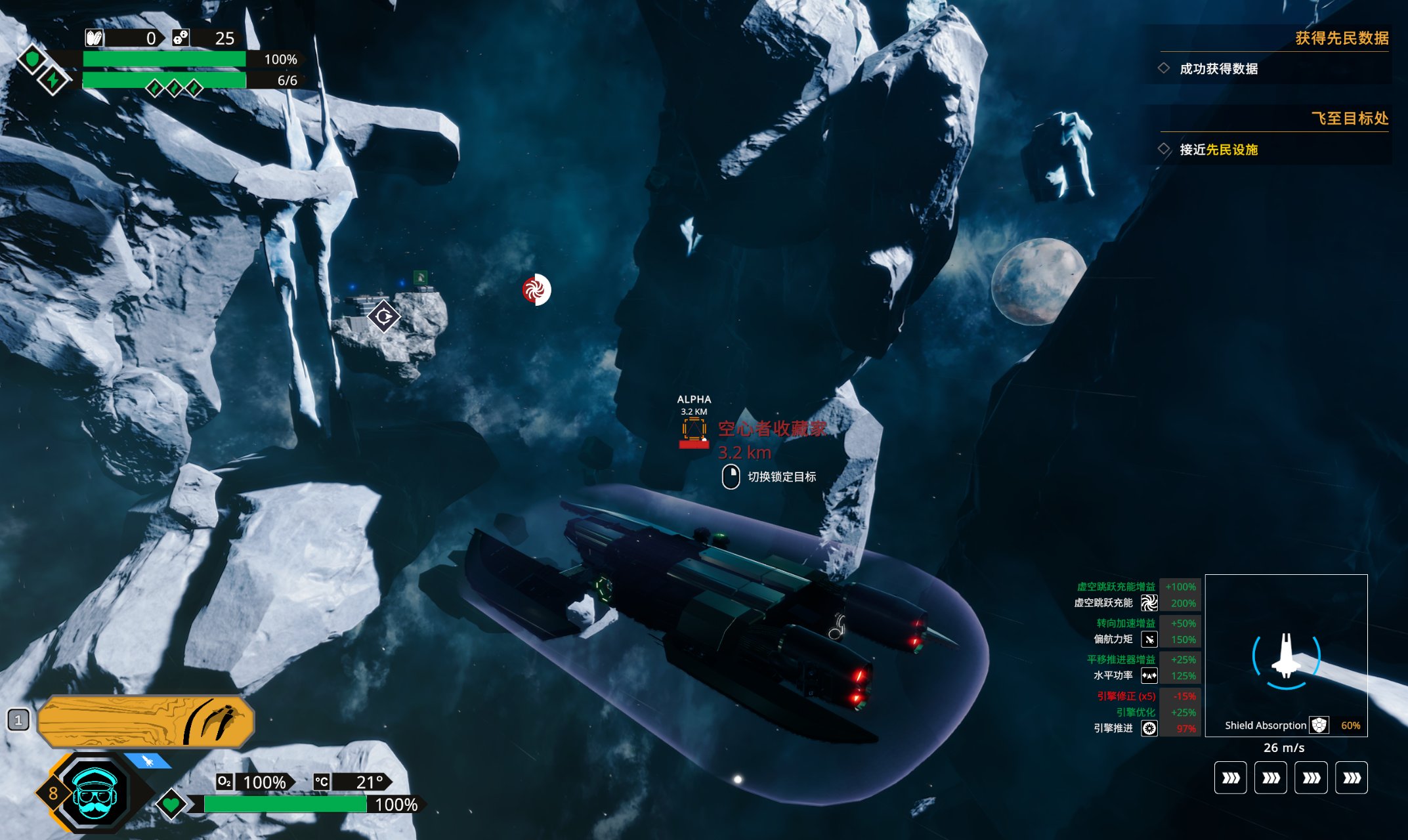Click the 偏航力矩 module icon
This screenshot has height=840, width=1408.
1149,639
